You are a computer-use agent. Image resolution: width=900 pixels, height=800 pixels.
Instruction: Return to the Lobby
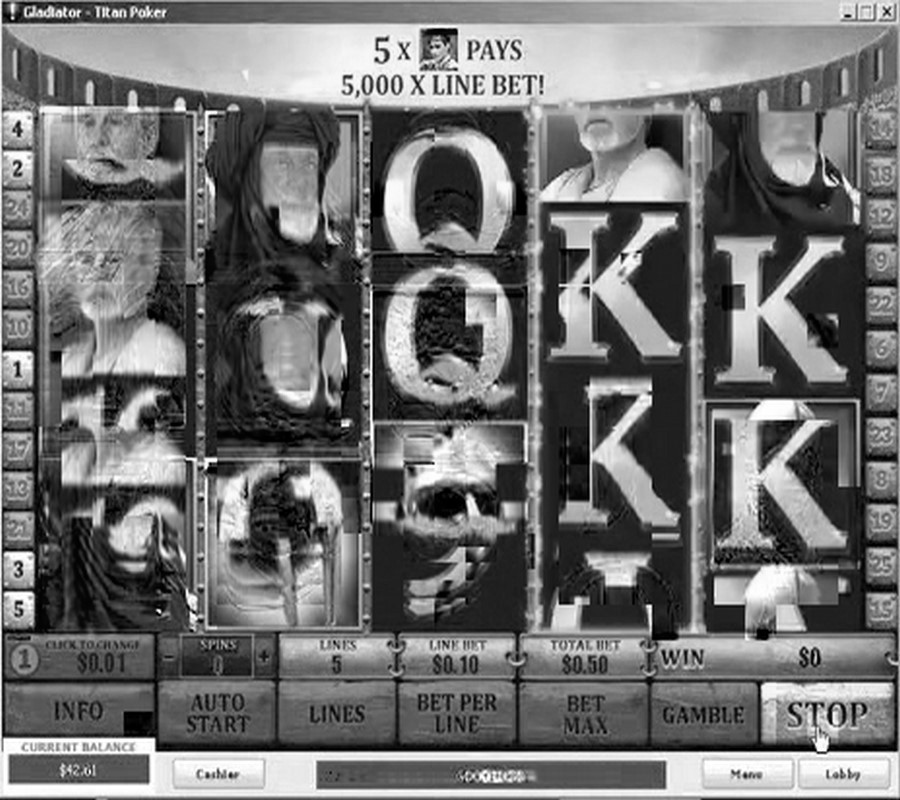click(x=843, y=773)
